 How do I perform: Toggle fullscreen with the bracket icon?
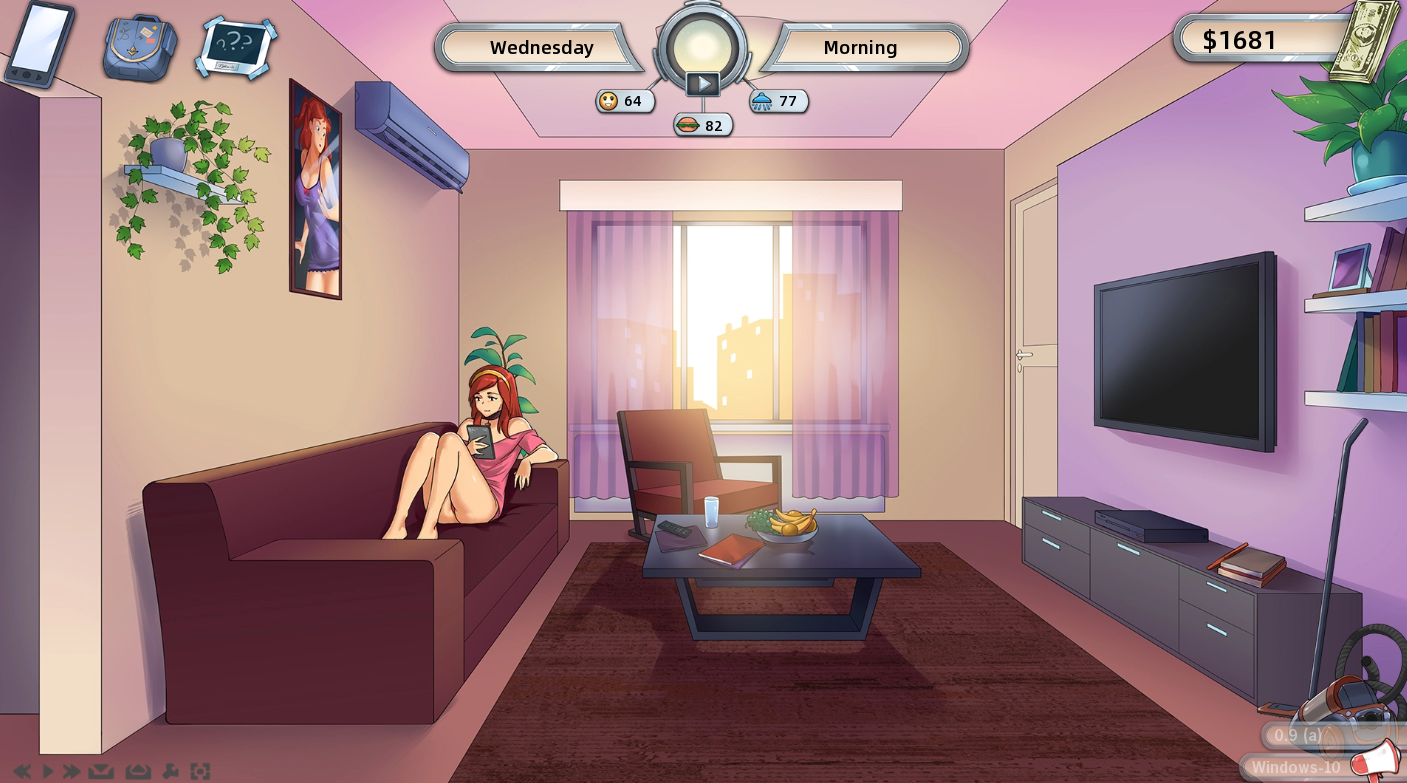pyautogui.click(x=200, y=771)
